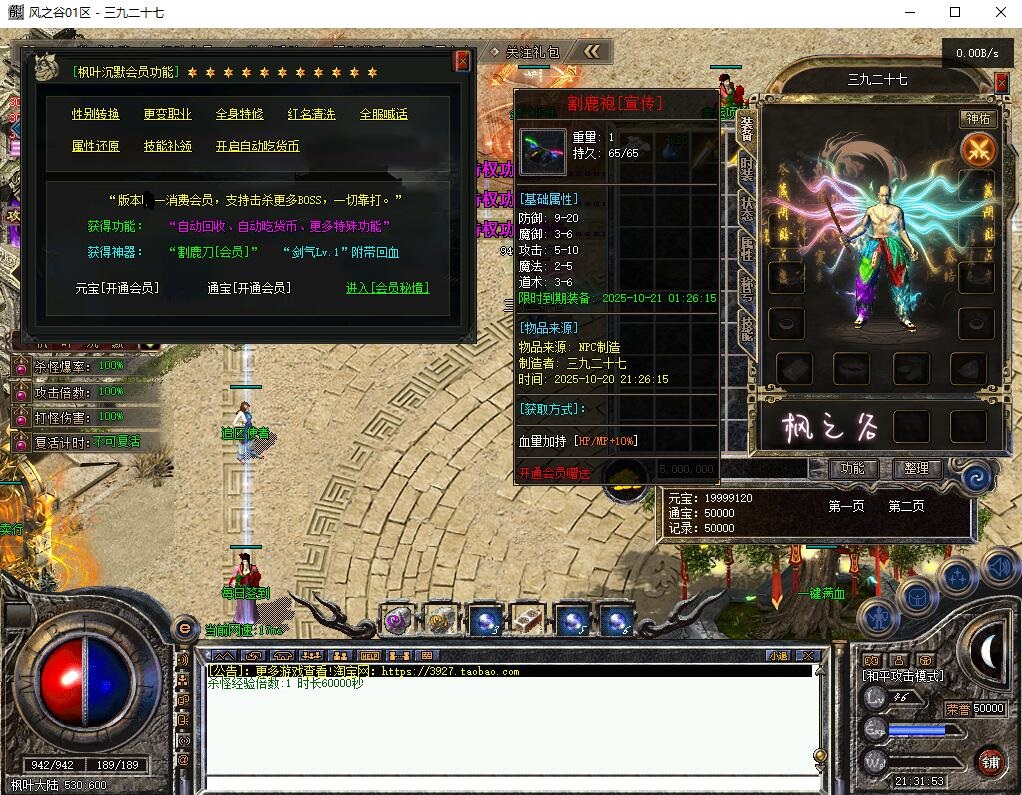Choose the 更变职业 class change option
Screen dimensions: 1022x795
tap(167, 114)
